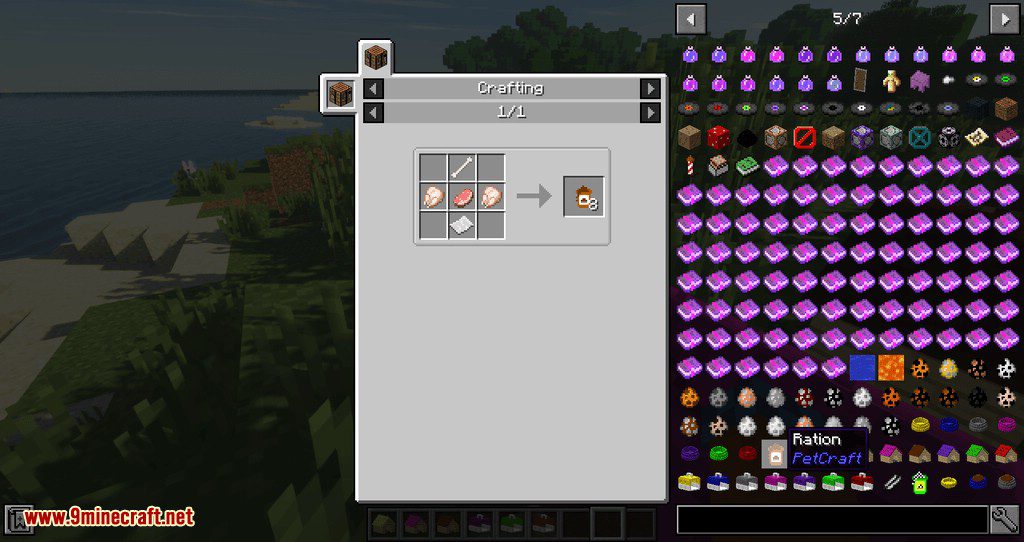The width and height of the screenshot is (1024, 542).
Task: Pick the armor stand item
Action: 890,81
